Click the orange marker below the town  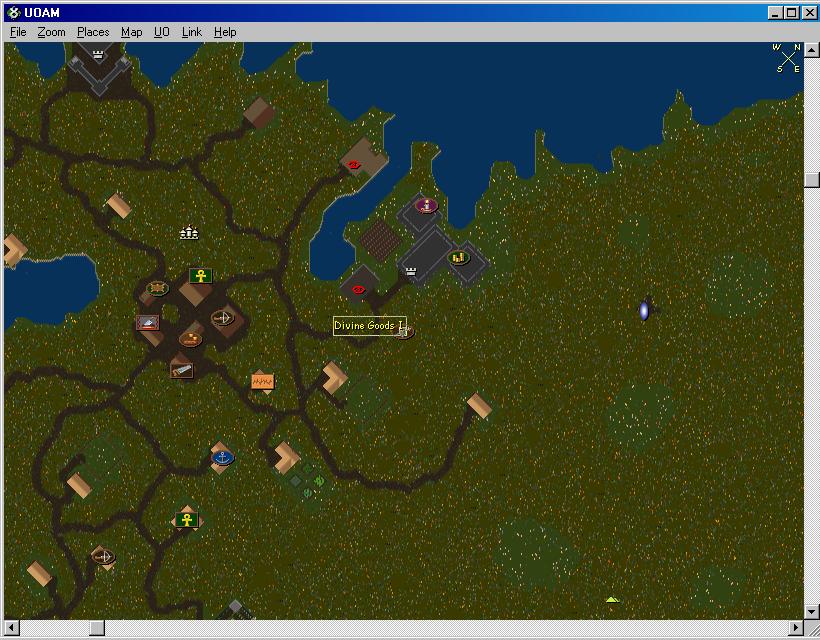[262, 381]
